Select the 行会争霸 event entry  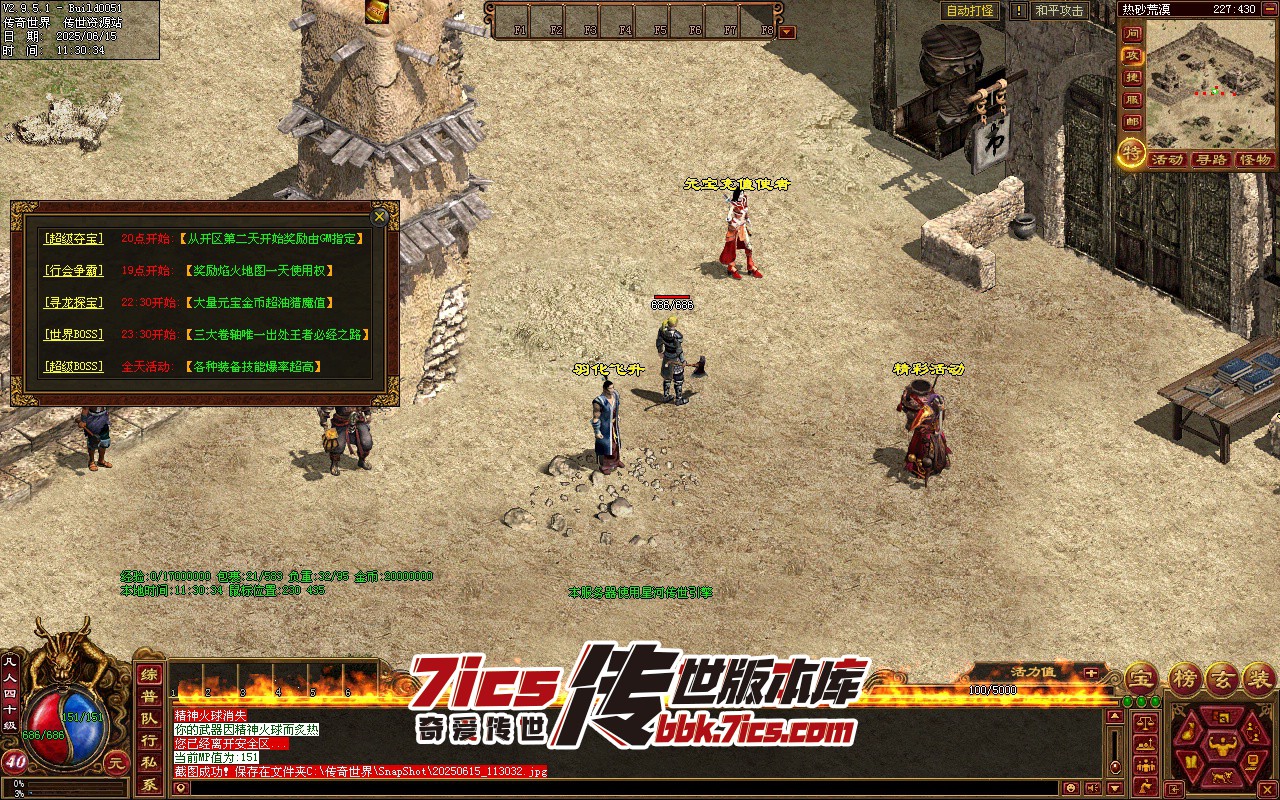point(72,271)
